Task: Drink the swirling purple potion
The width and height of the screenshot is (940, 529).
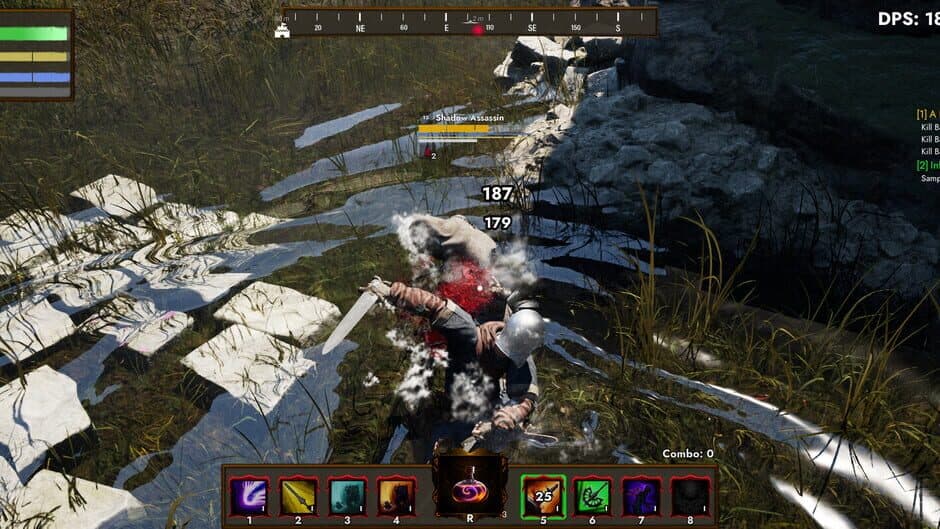Action: 469,489
